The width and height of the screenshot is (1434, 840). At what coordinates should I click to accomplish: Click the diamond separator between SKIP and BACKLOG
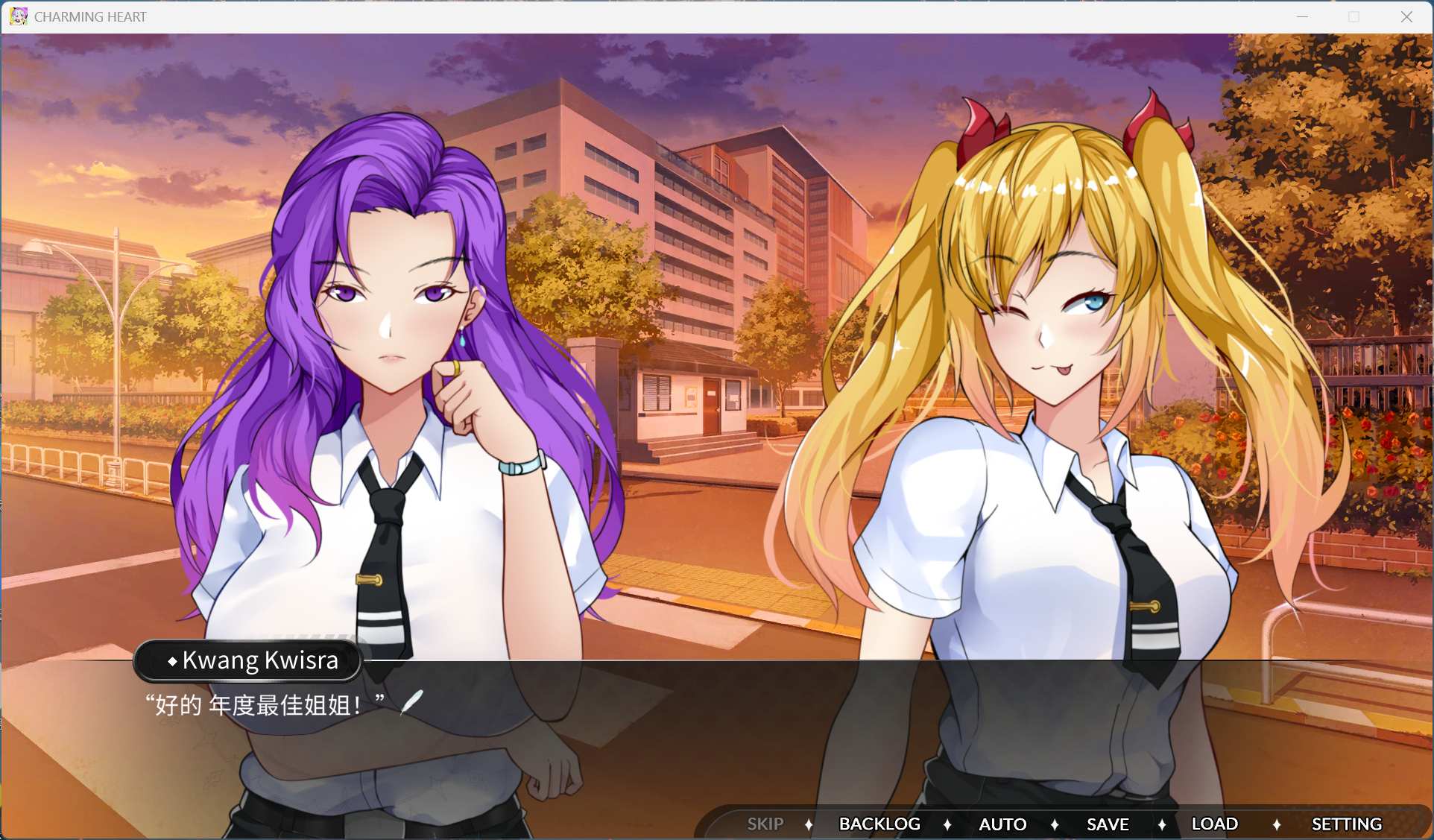pyautogui.click(x=809, y=824)
